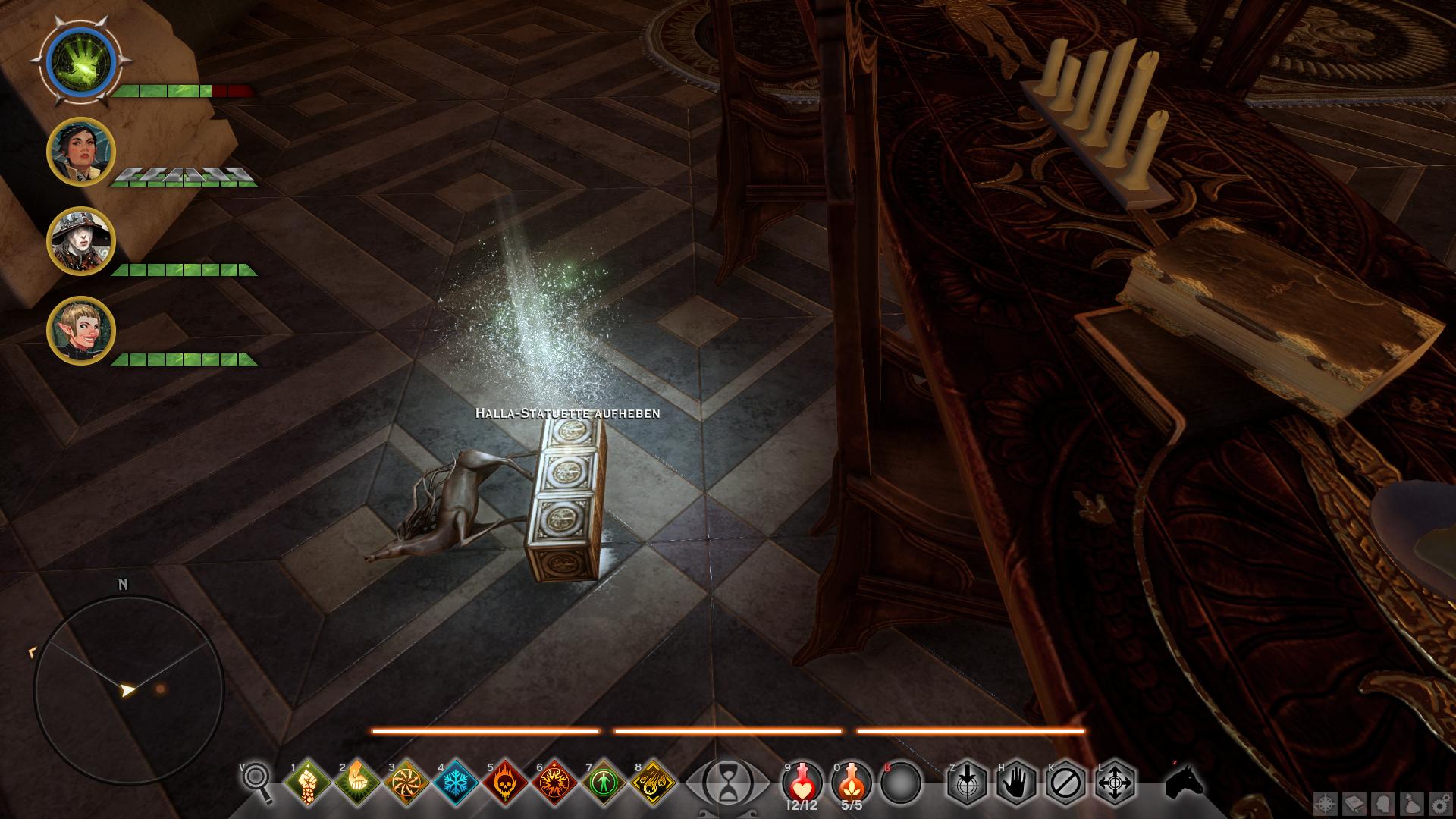The image size is (1456, 819).
Task: Activate the green human figure ability
Action: coord(604,781)
